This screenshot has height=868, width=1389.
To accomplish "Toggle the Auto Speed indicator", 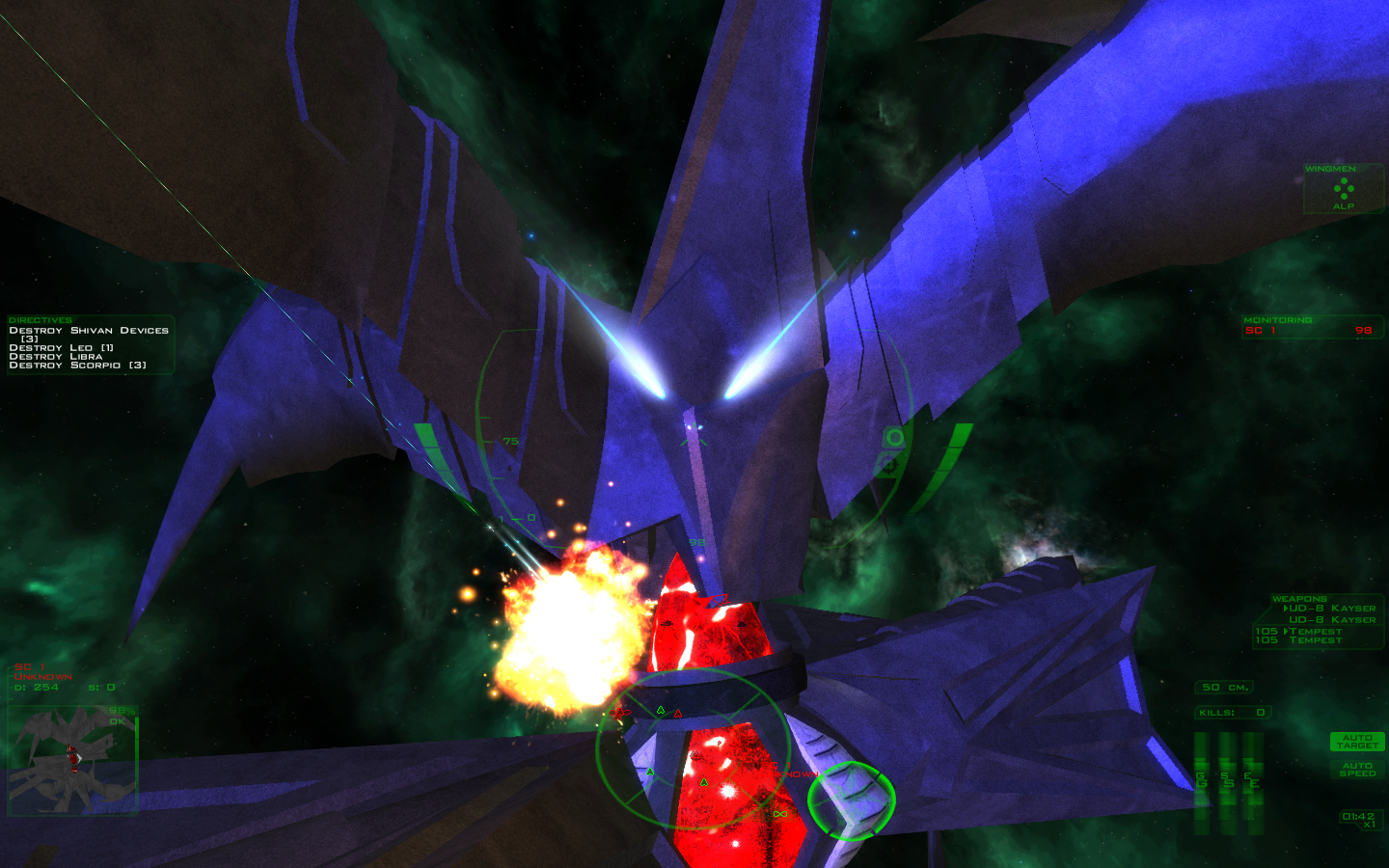I will (x=1357, y=770).
